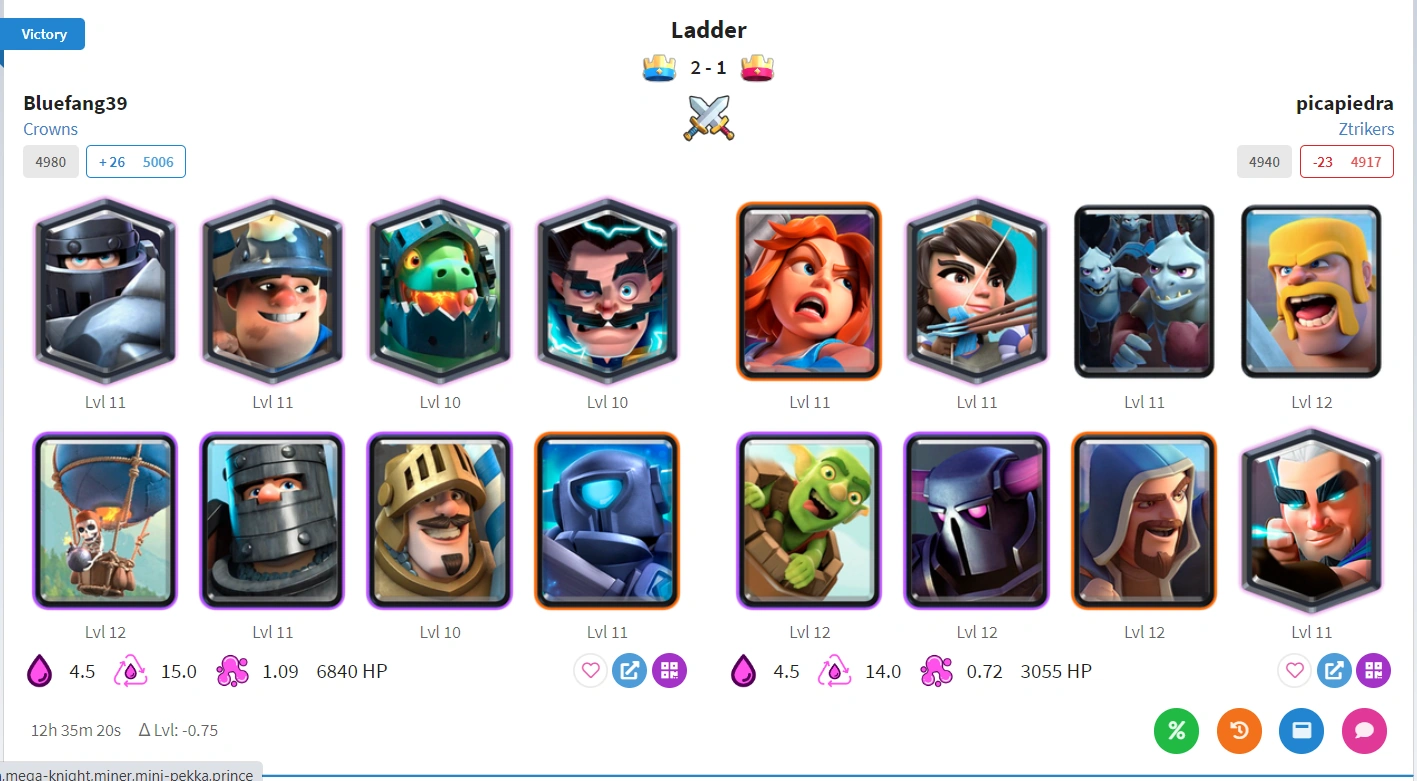Favorite Bluefang39's deck with the heart
1417x781 pixels.
pyautogui.click(x=589, y=670)
